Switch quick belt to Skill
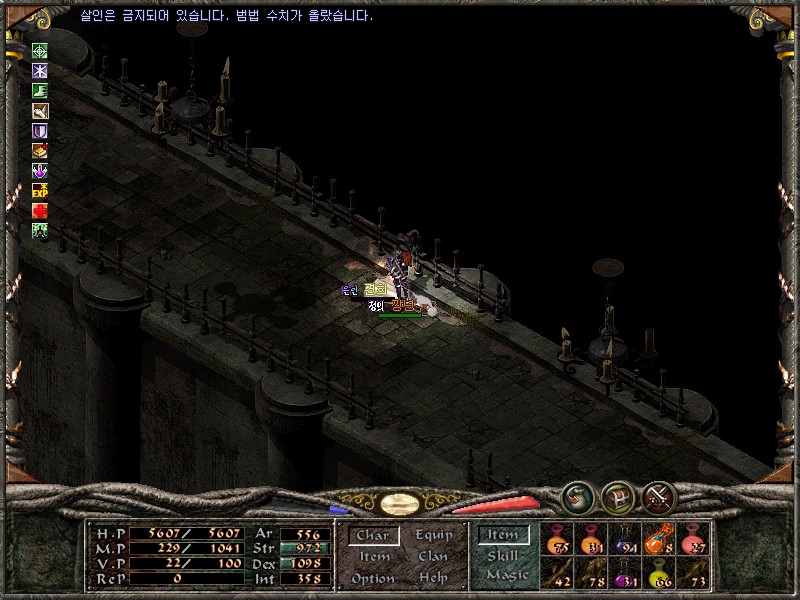This screenshot has width=800, height=600. click(503, 556)
